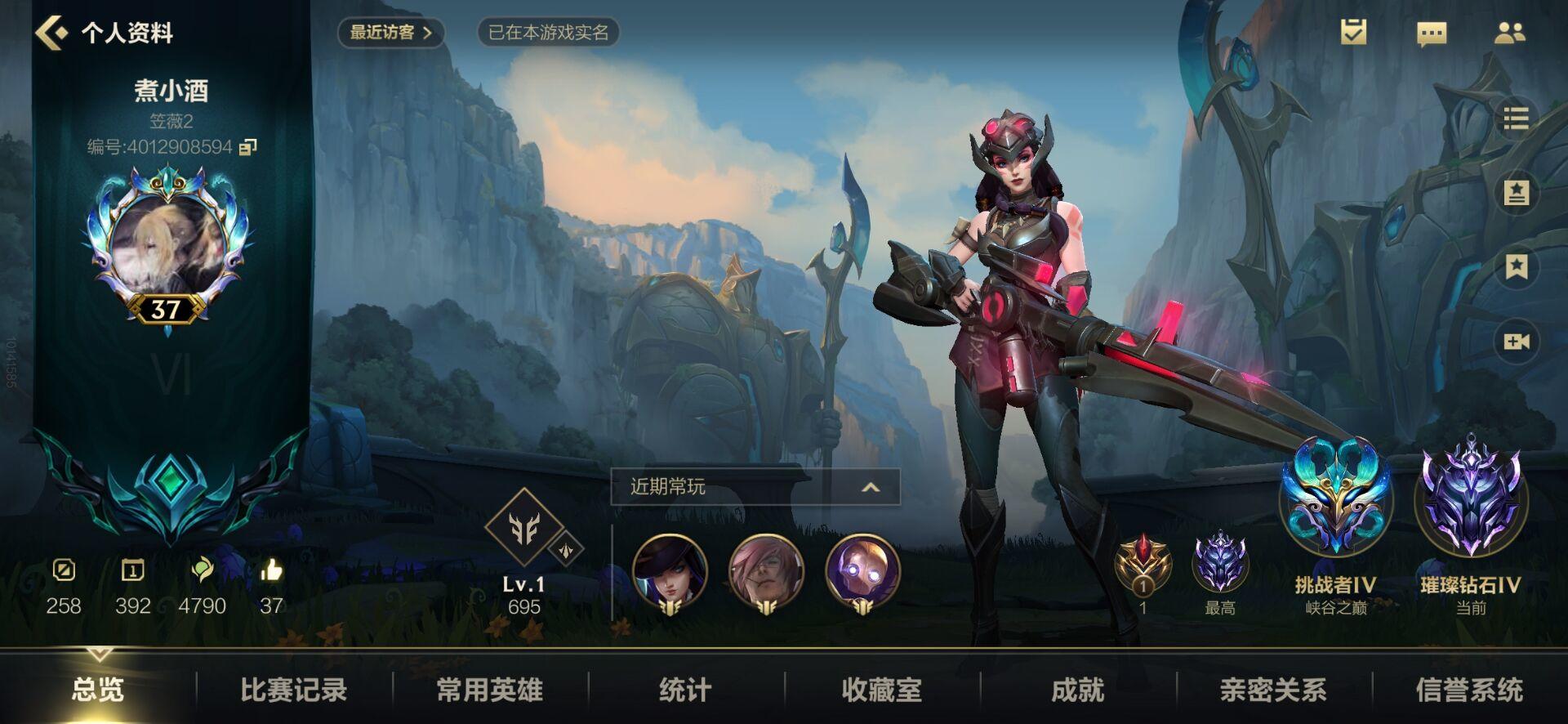1568x724 pixels.
Task: Open the badge card icon on the right sidebar
Action: [1518, 194]
